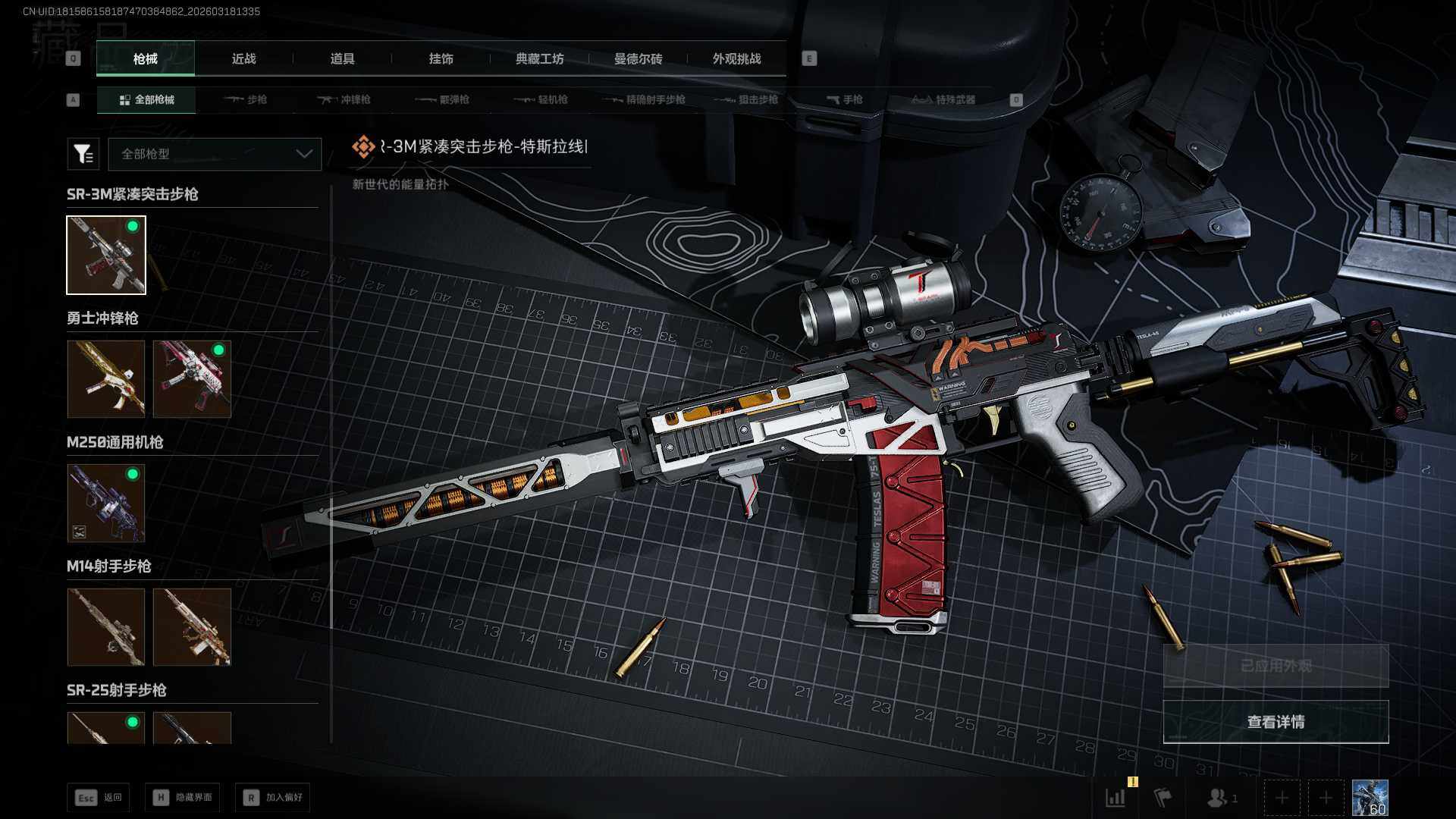Open the 外观挑战 challenge tab
The height and width of the screenshot is (819, 1456).
tap(736, 59)
